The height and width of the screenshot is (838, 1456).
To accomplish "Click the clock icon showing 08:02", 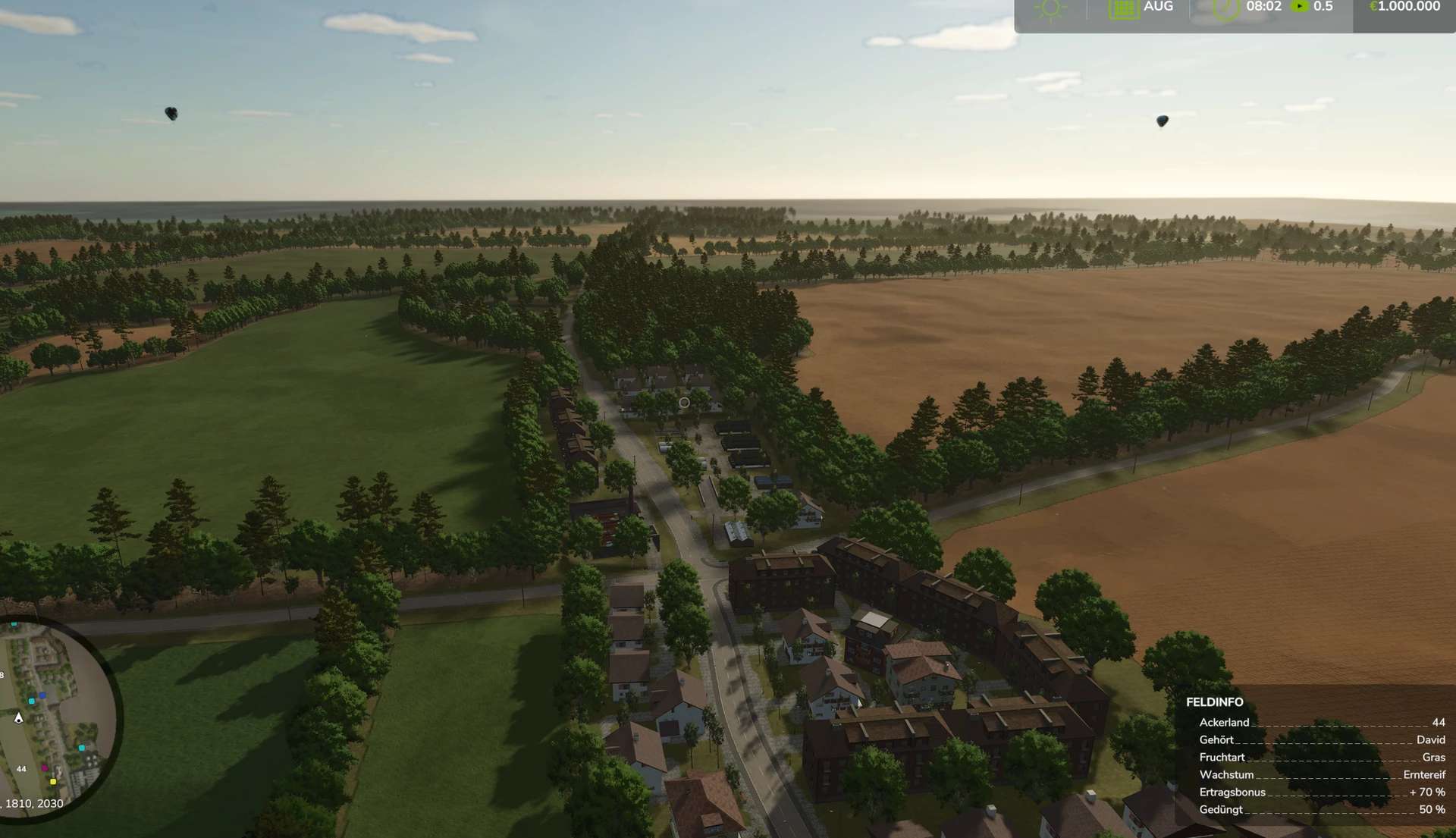I will coord(1225,8).
